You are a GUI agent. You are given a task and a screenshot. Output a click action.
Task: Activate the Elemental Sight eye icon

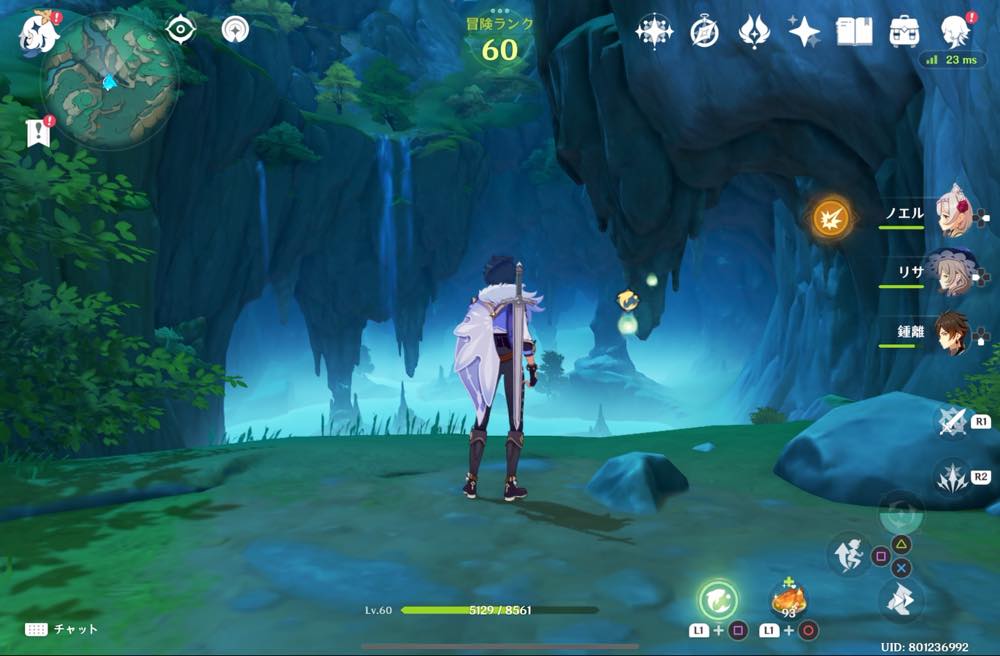click(180, 30)
